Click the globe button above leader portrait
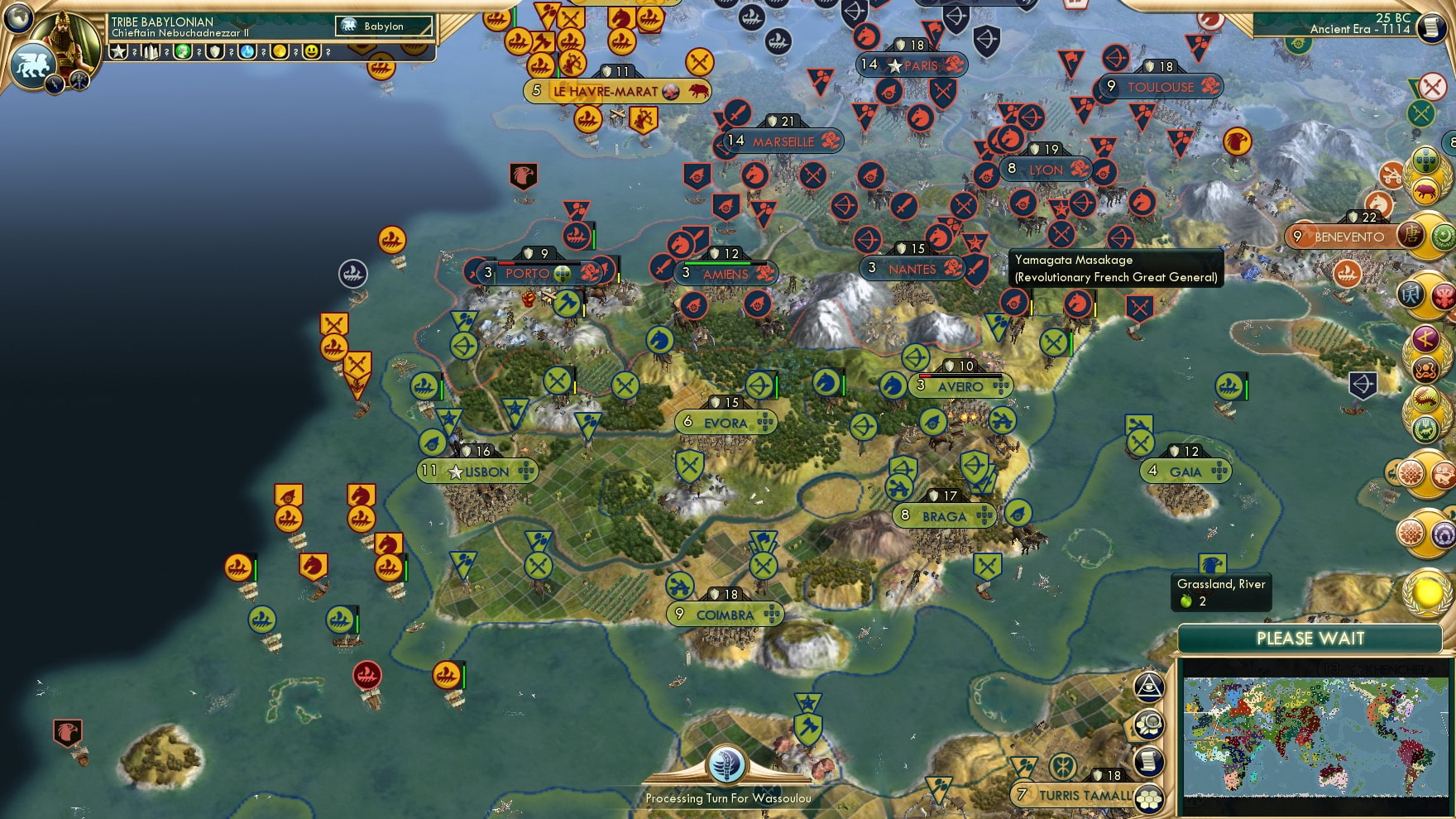This screenshot has height=819, width=1456. 18,17
